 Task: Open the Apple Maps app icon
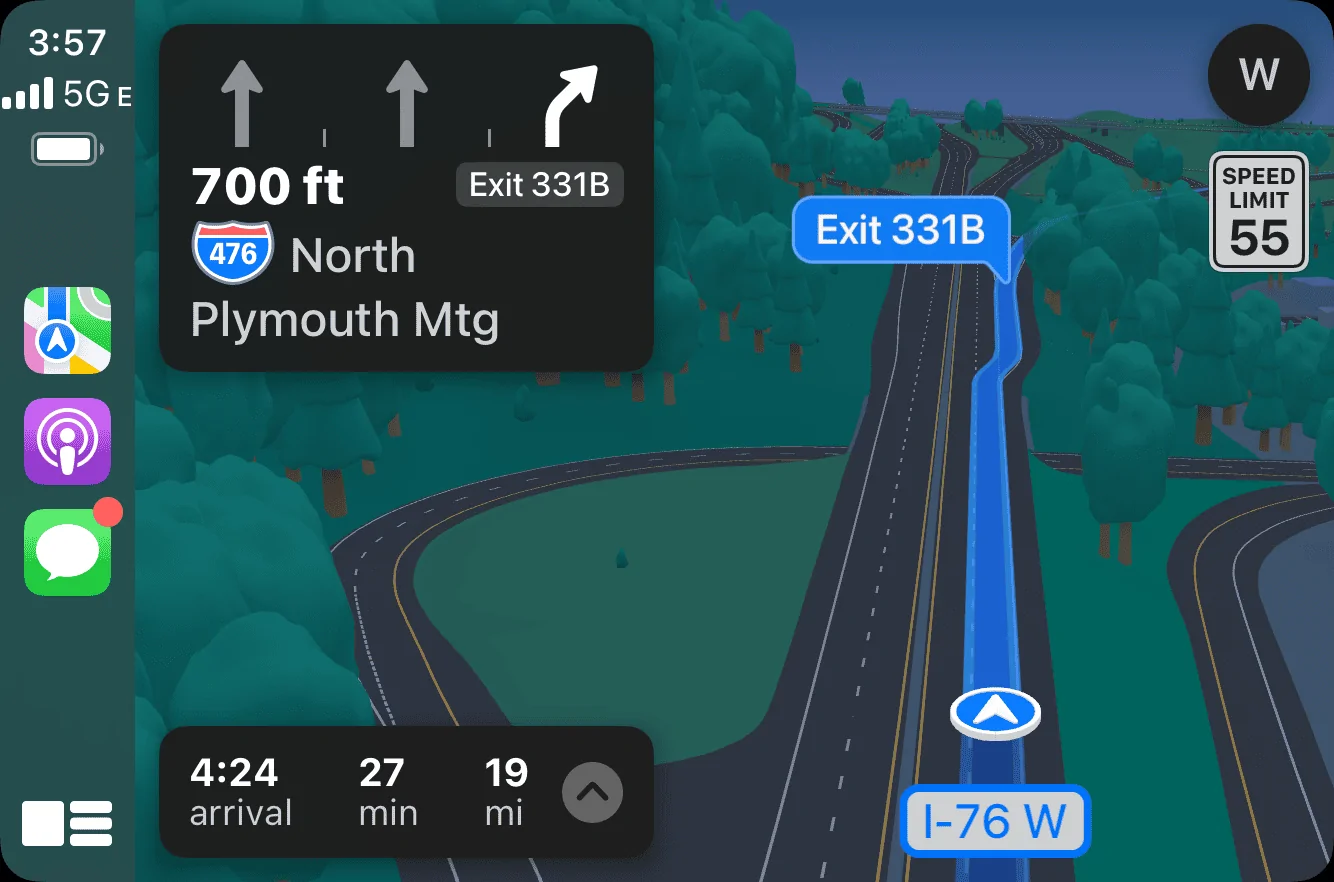67,330
